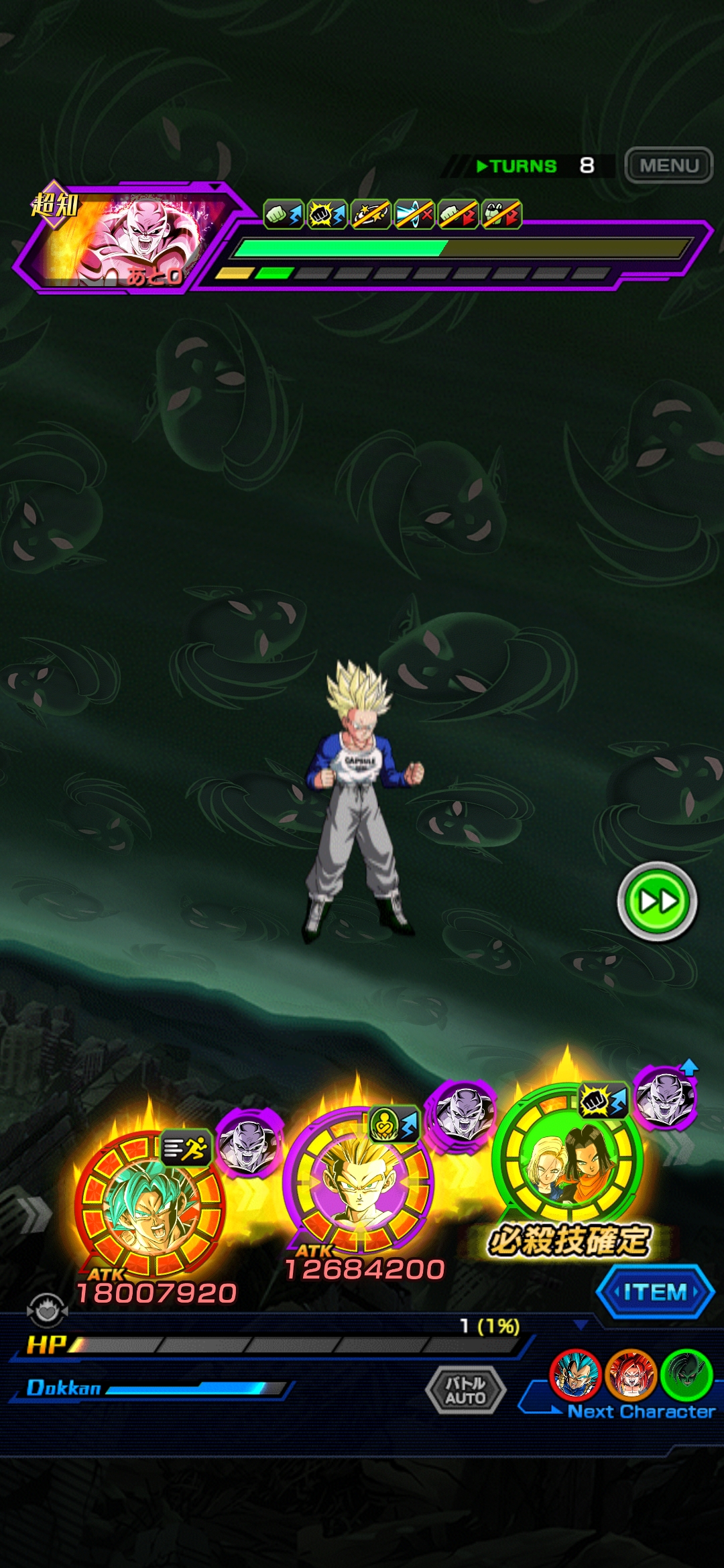Open the ITEM panel
This screenshot has height=1568, width=724.
[655, 1292]
